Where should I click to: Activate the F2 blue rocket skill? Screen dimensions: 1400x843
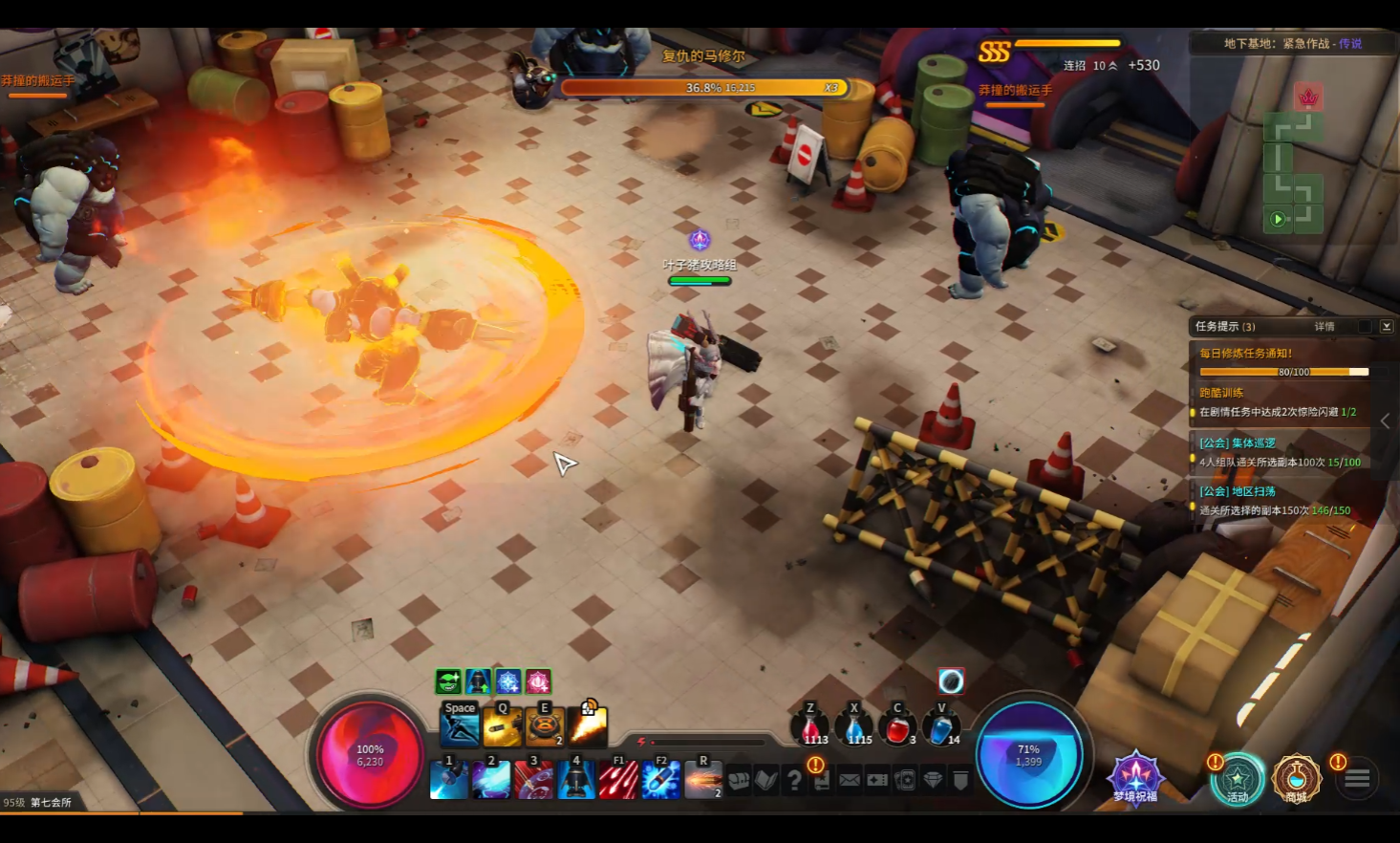coord(660,779)
